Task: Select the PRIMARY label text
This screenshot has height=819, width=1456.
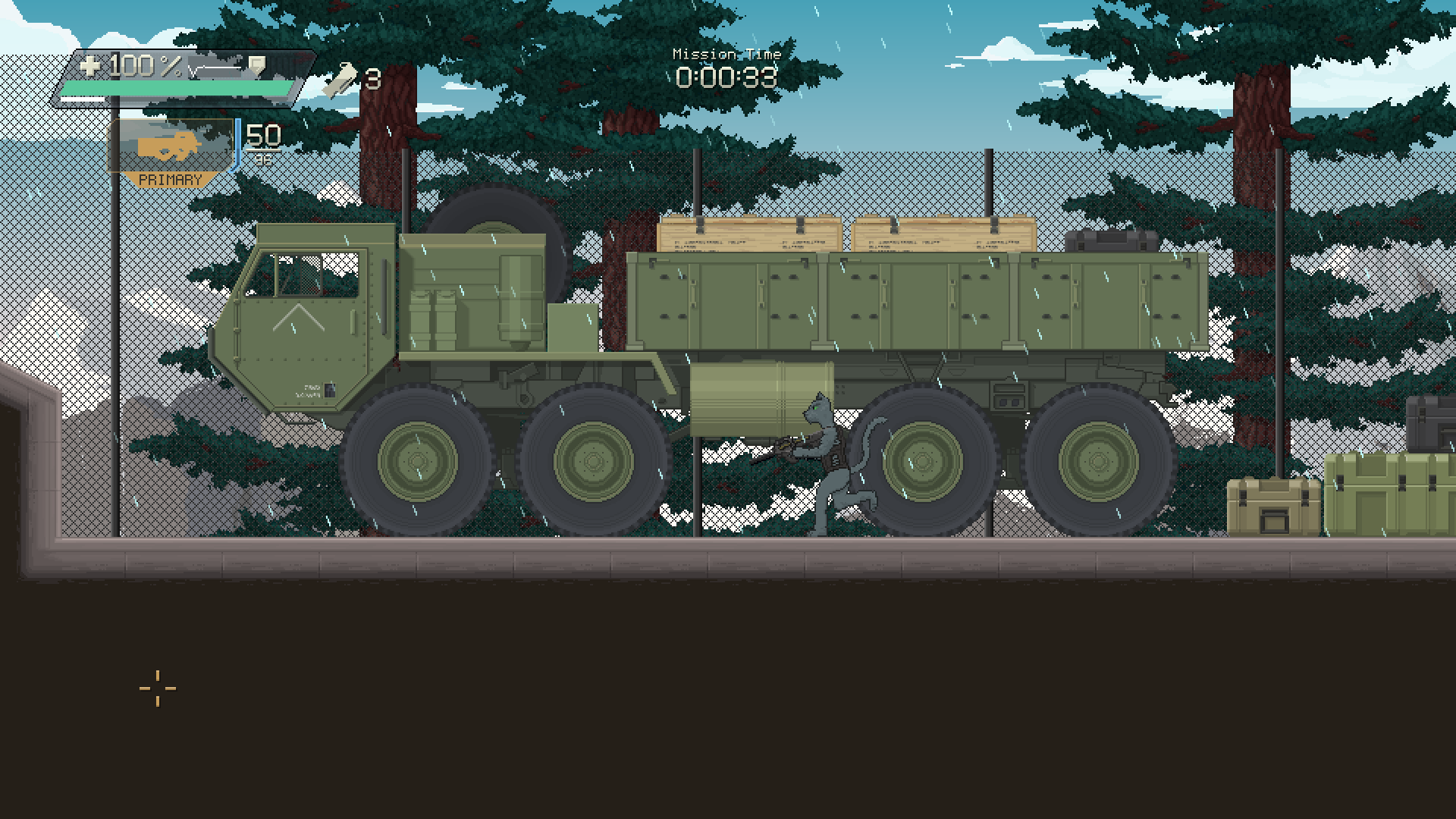Action: 172,180
